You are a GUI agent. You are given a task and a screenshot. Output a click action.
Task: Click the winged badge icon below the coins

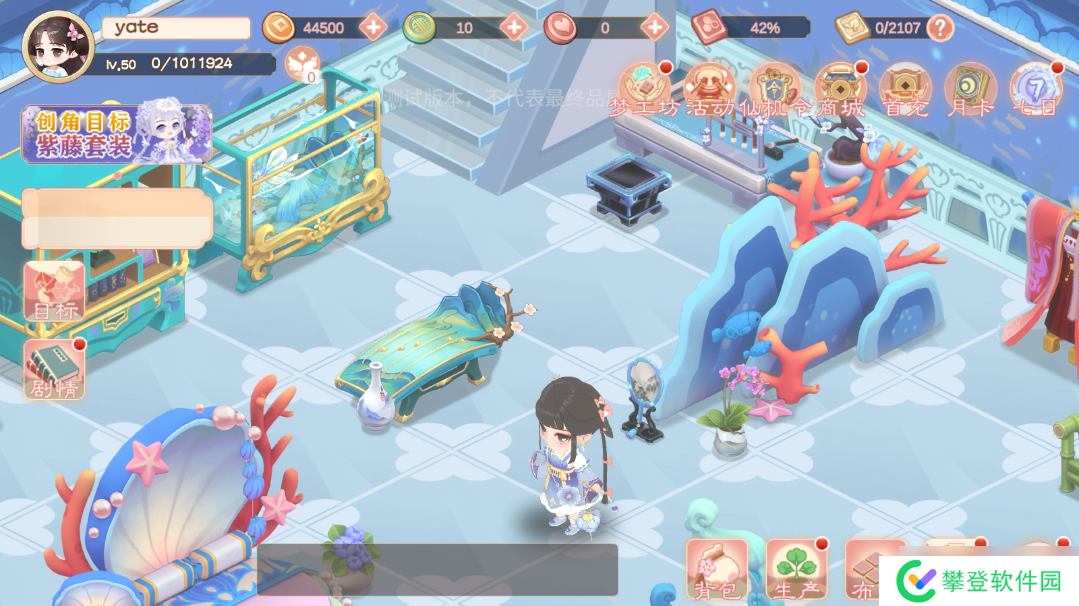point(302,66)
